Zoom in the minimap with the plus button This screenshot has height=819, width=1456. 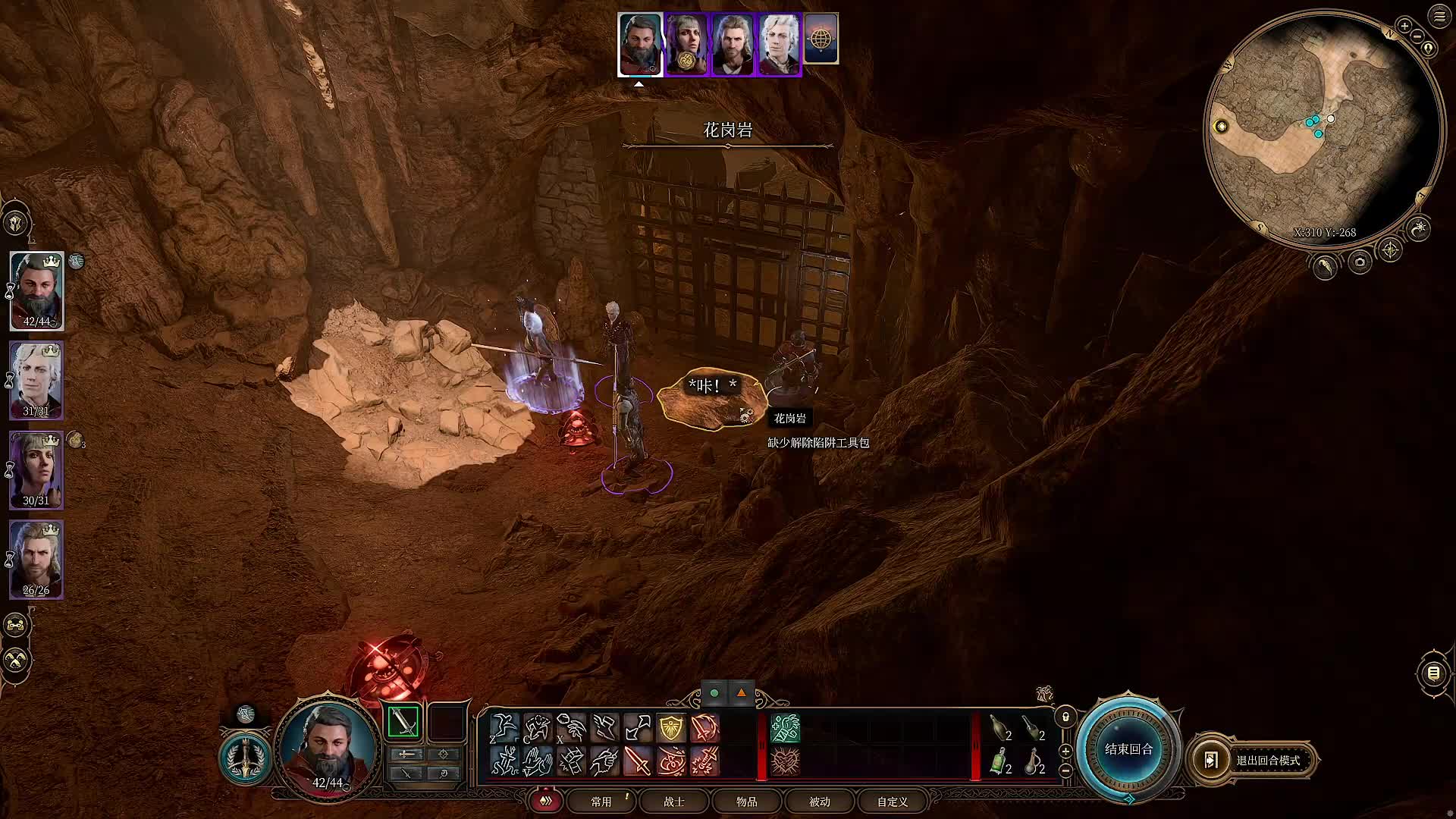point(1404,26)
